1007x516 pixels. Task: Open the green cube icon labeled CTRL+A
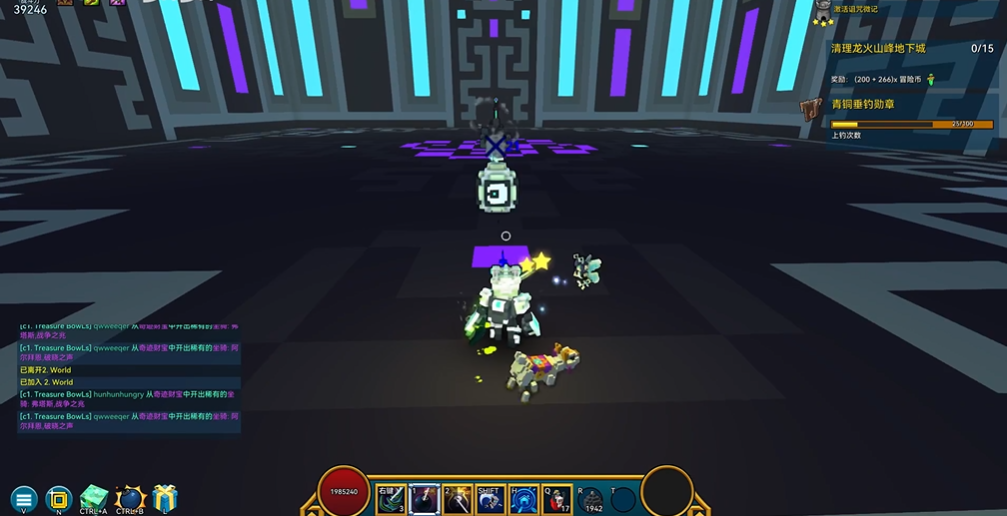click(x=93, y=497)
